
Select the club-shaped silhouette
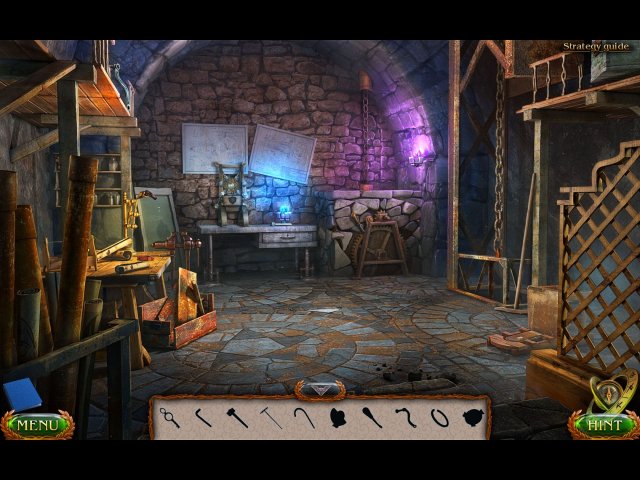(371, 416)
